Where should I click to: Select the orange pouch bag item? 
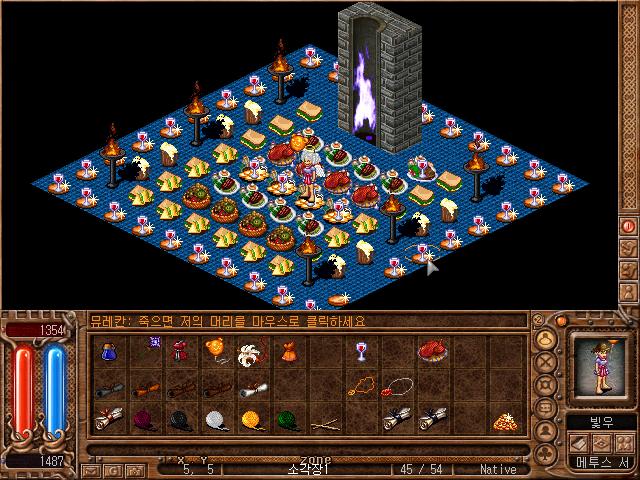(287, 351)
